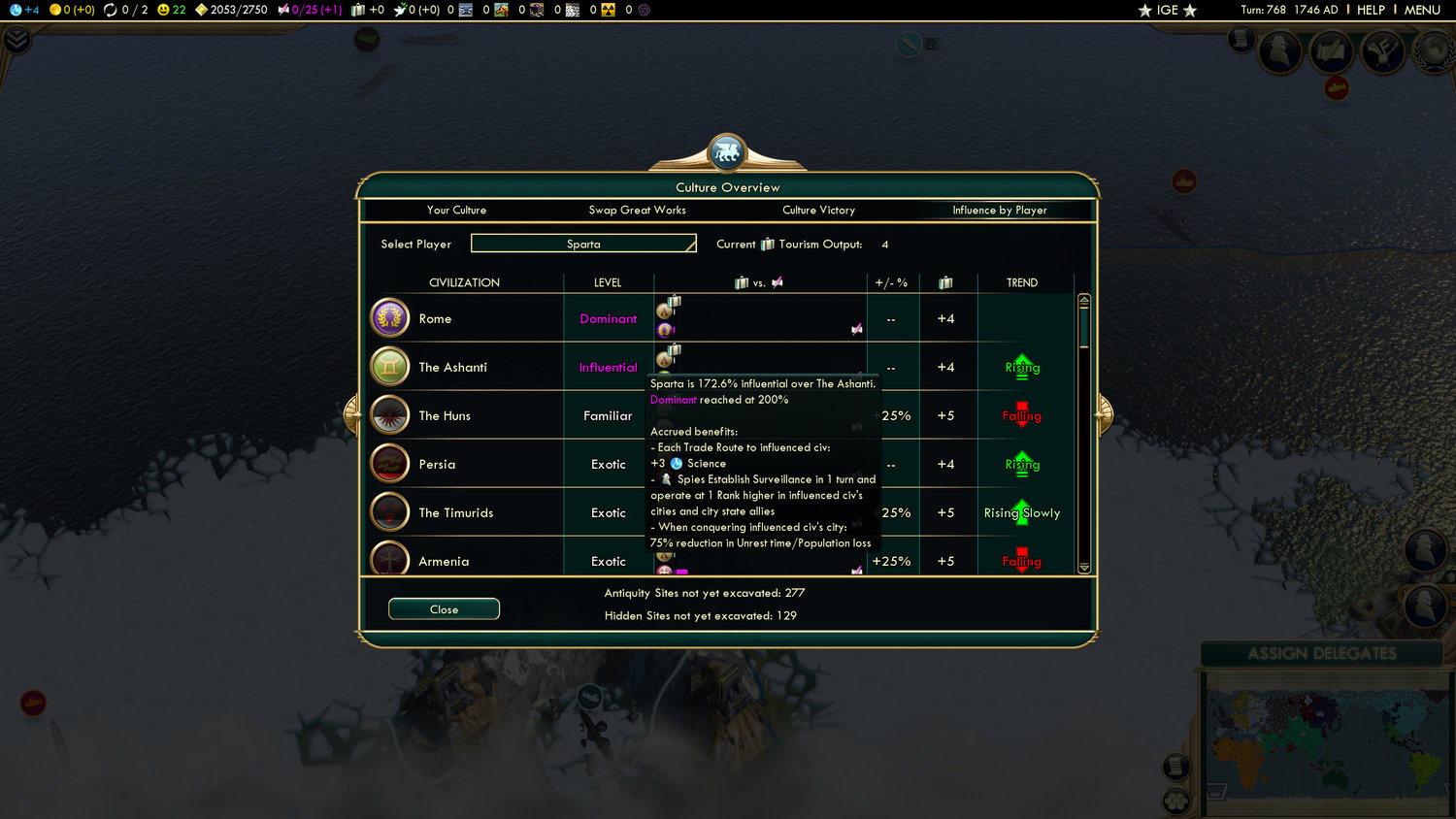The image size is (1456, 819).
Task: Open the Select Player dropdown showing Sparta
Action: click(x=583, y=243)
